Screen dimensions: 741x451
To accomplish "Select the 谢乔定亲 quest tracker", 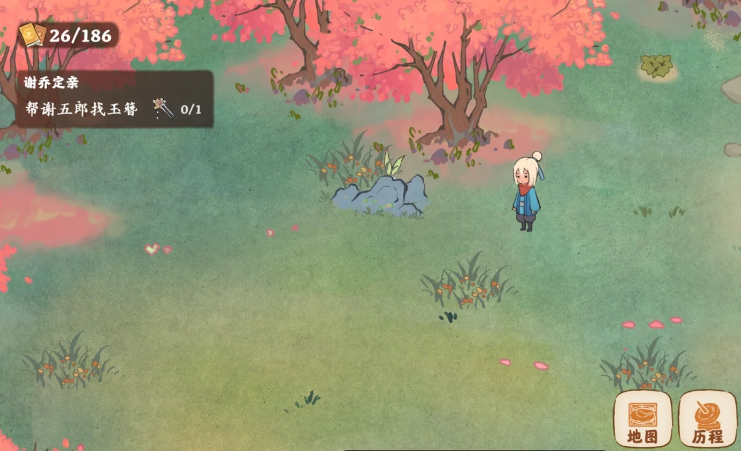I will coord(114,98).
